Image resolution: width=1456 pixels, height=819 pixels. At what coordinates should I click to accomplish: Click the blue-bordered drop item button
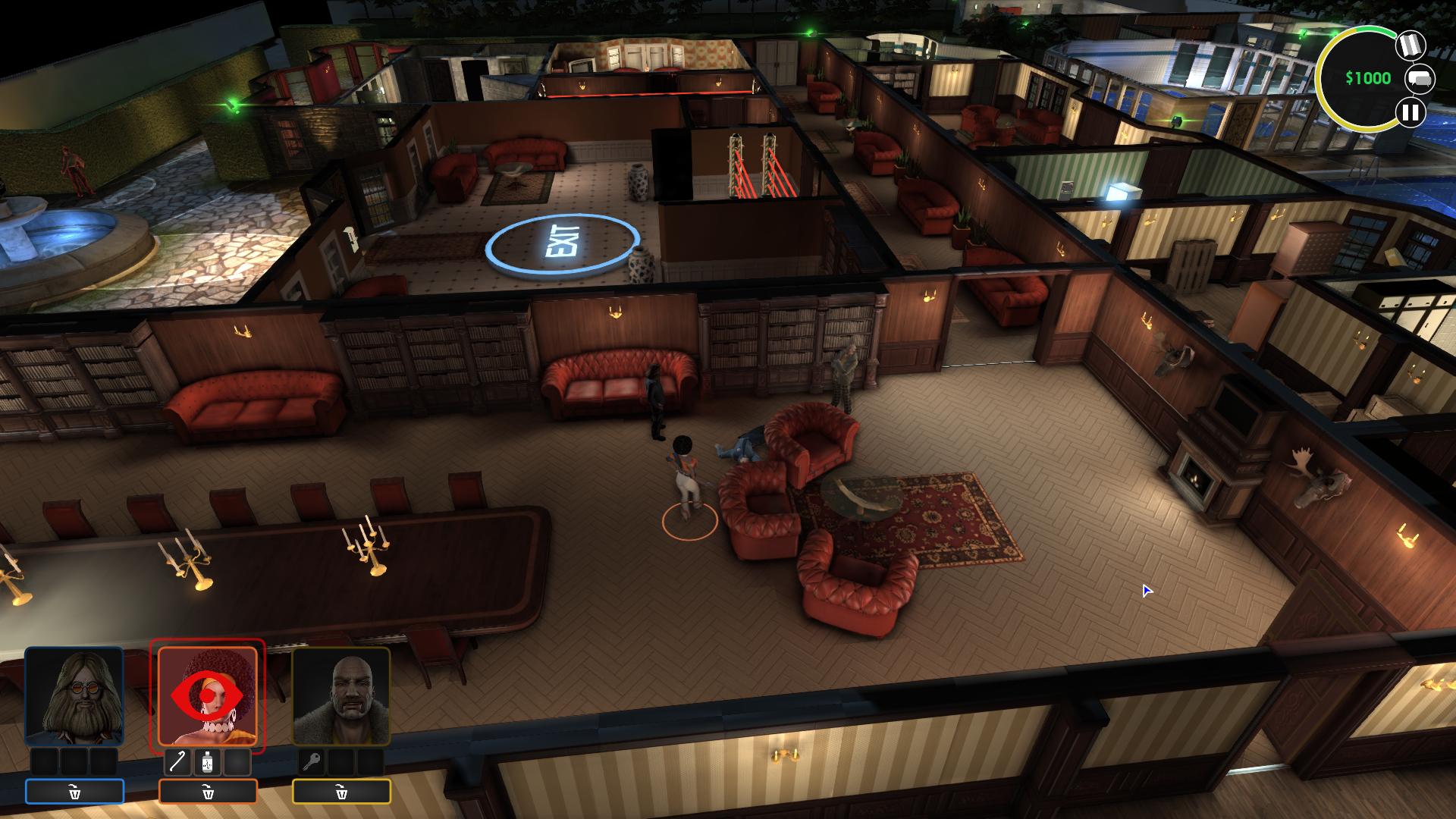pyautogui.click(x=74, y=792)
